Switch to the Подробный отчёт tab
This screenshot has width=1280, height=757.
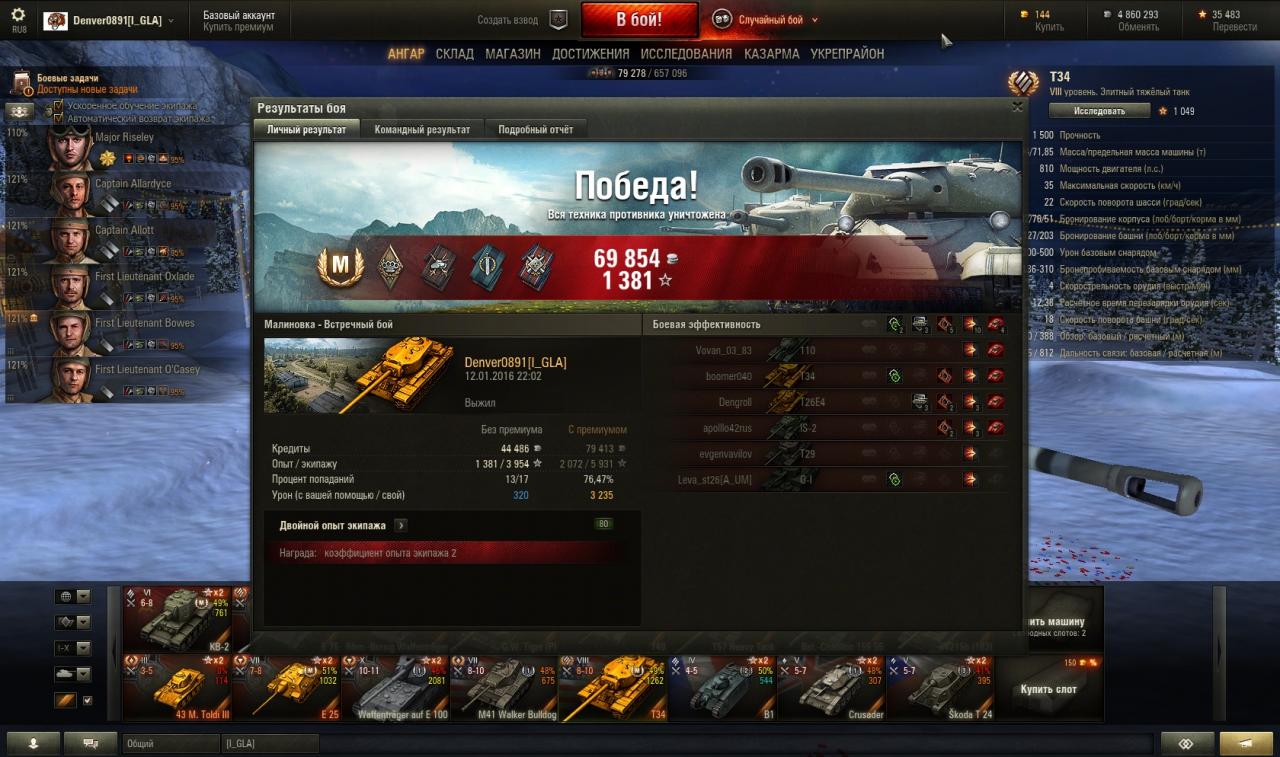(535, 130)
